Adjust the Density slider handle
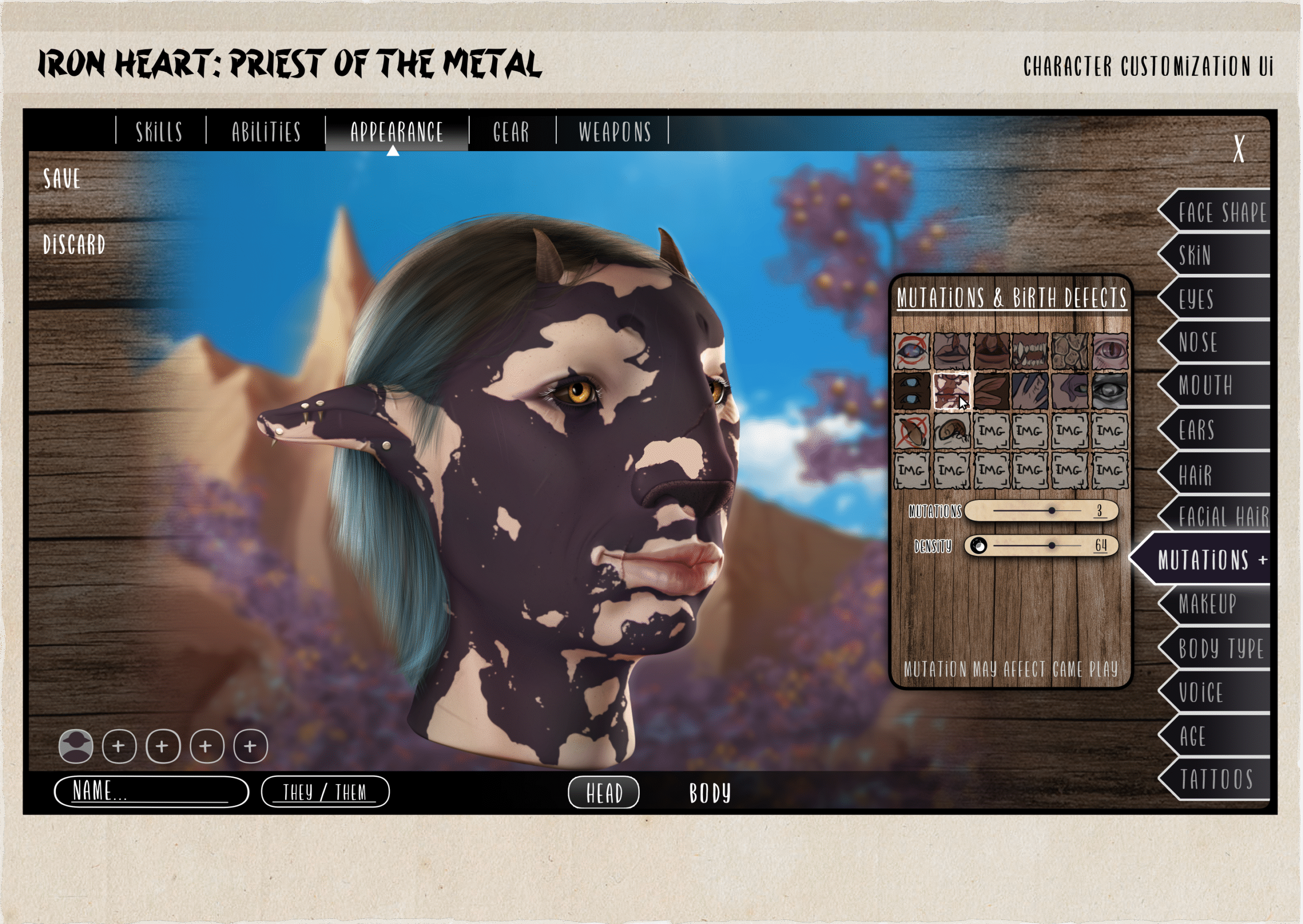 1052,546
